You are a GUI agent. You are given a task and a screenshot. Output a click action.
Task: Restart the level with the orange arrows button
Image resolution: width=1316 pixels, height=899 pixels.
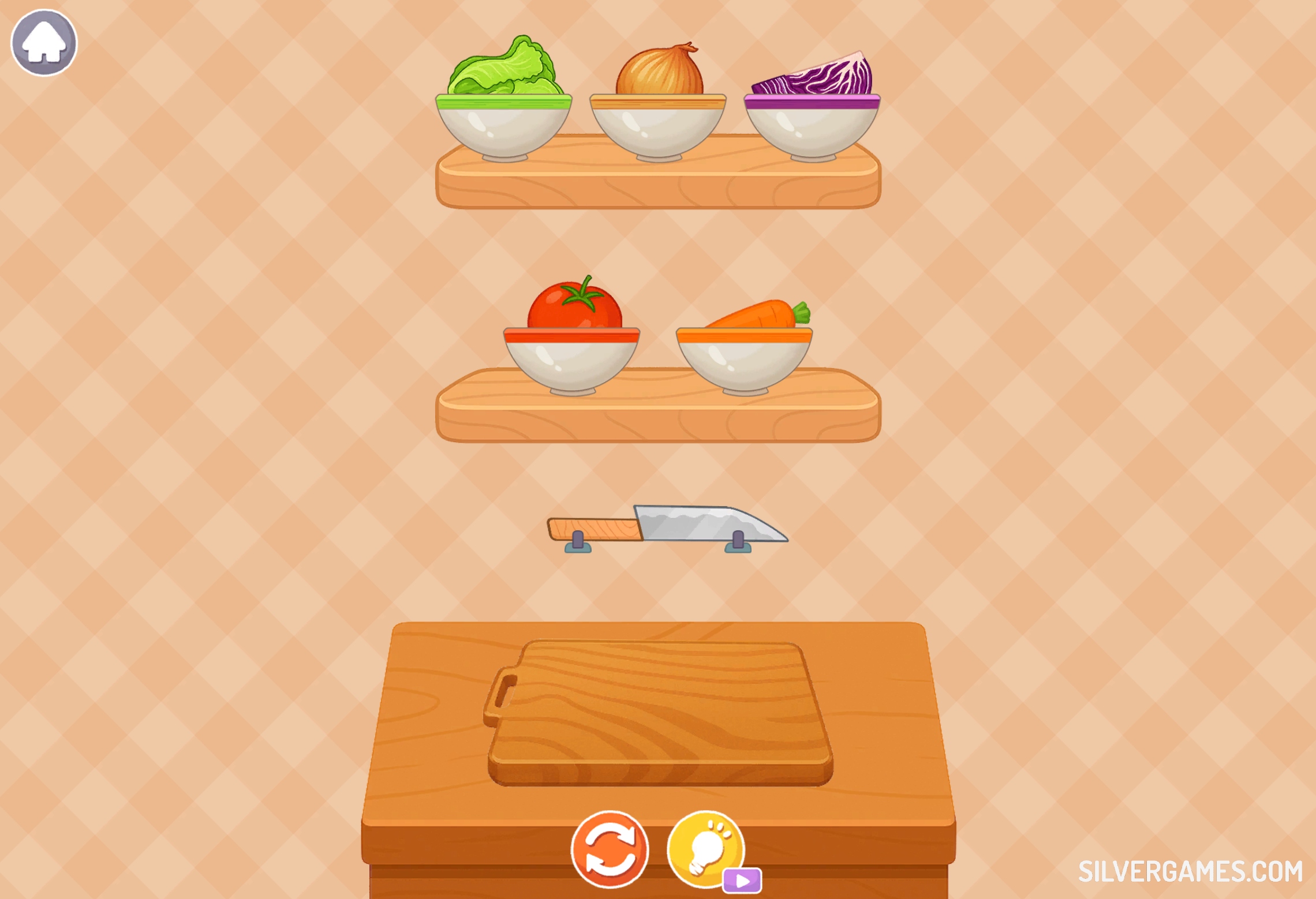point(610,850)
